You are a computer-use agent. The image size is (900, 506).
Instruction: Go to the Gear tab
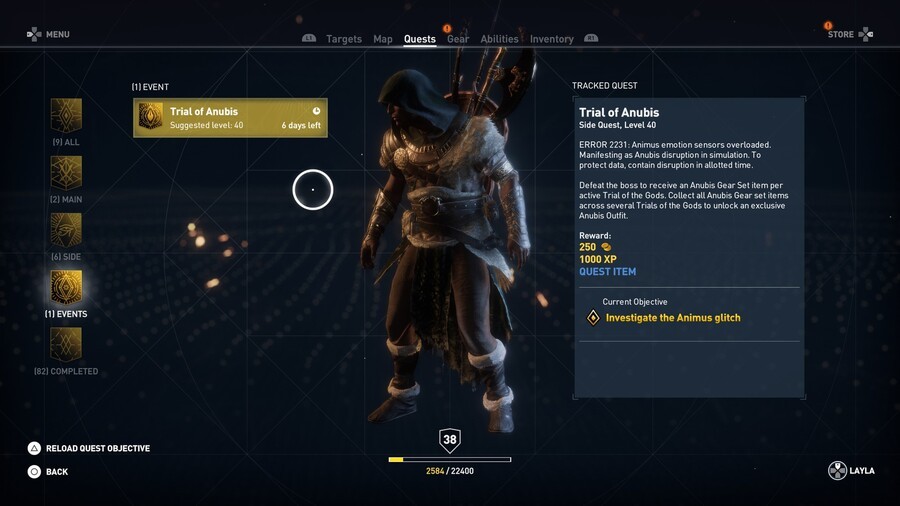pyautogui.click(x=458, y=39)
